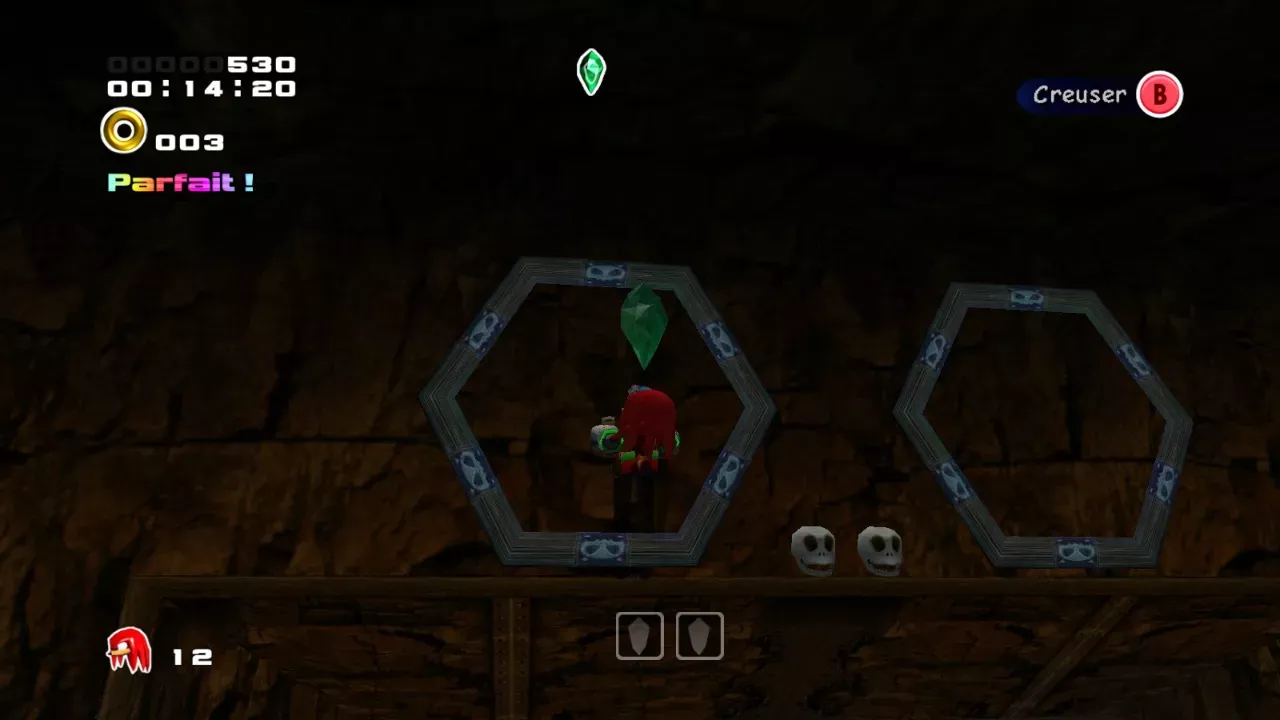This screenshot has height=720, width=1280.
Task: Select the left white skull rock
Action: coord(812,548)
